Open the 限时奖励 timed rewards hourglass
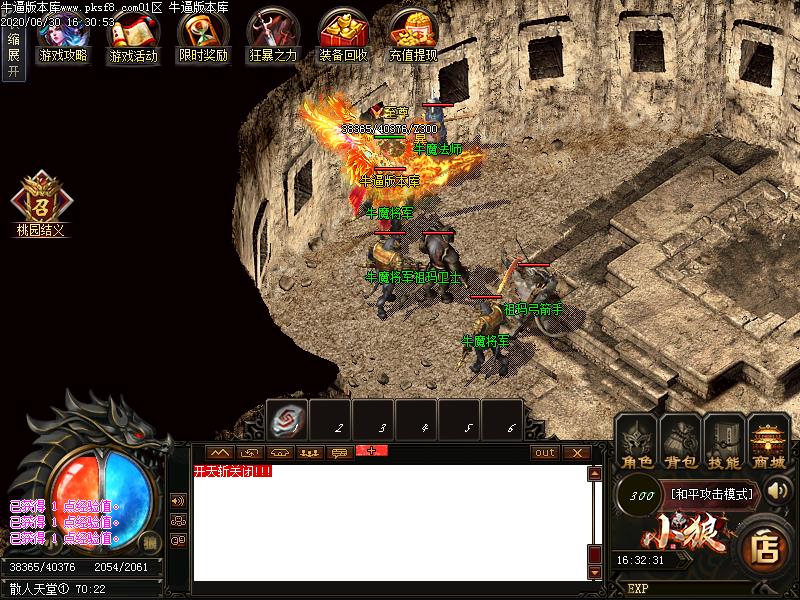This screenshot has width=800, height=600. click(x=203, y=35)
